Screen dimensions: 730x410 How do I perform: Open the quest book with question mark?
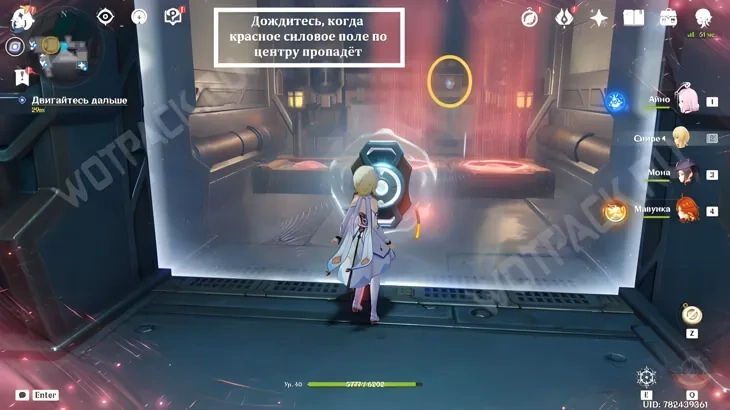pyautogui.click(x=172, y=16)
